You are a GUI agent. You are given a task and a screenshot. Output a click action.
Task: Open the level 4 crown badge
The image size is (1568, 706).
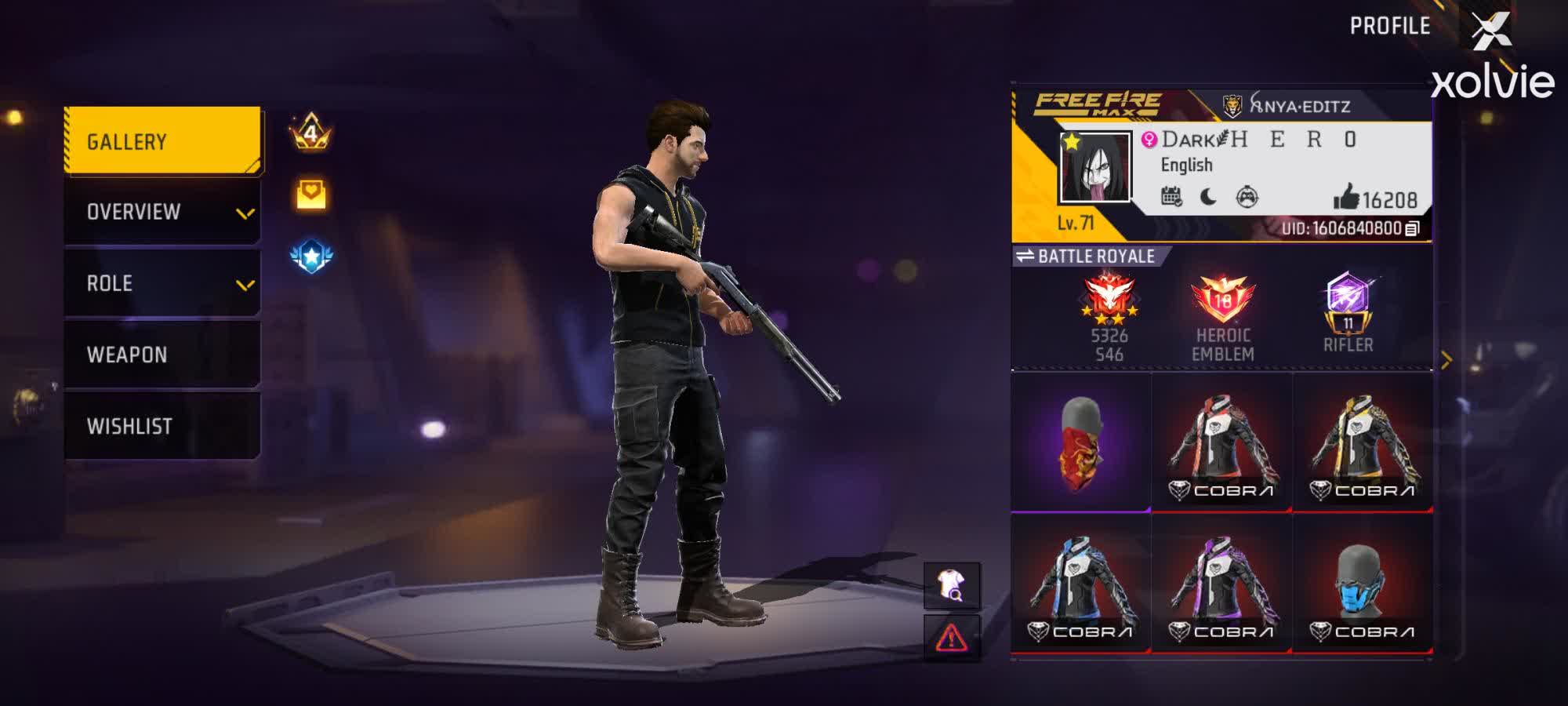(x=312, y=133)
